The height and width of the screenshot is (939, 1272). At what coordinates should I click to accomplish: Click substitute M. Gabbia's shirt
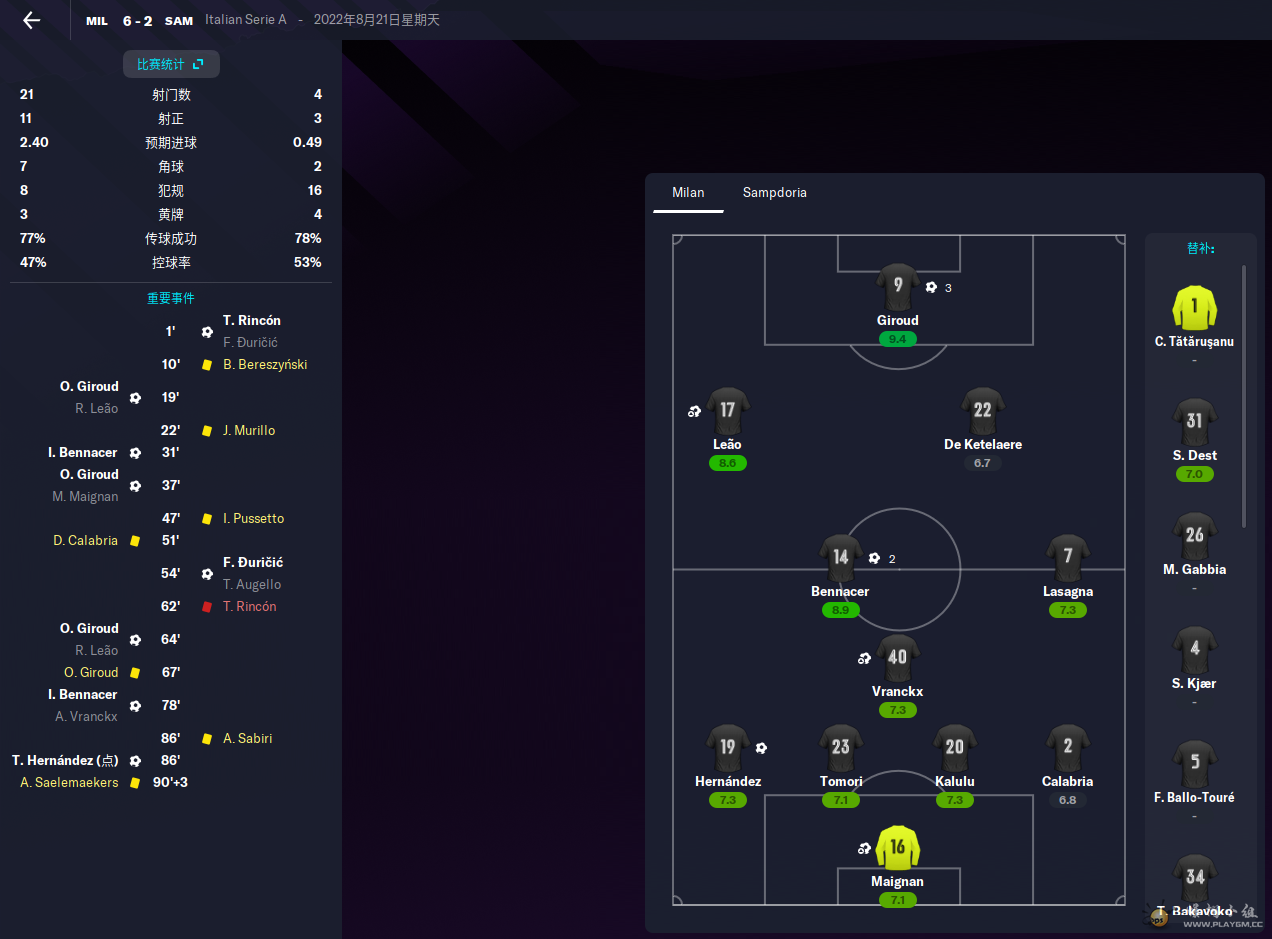click(x=1194, y=537)
